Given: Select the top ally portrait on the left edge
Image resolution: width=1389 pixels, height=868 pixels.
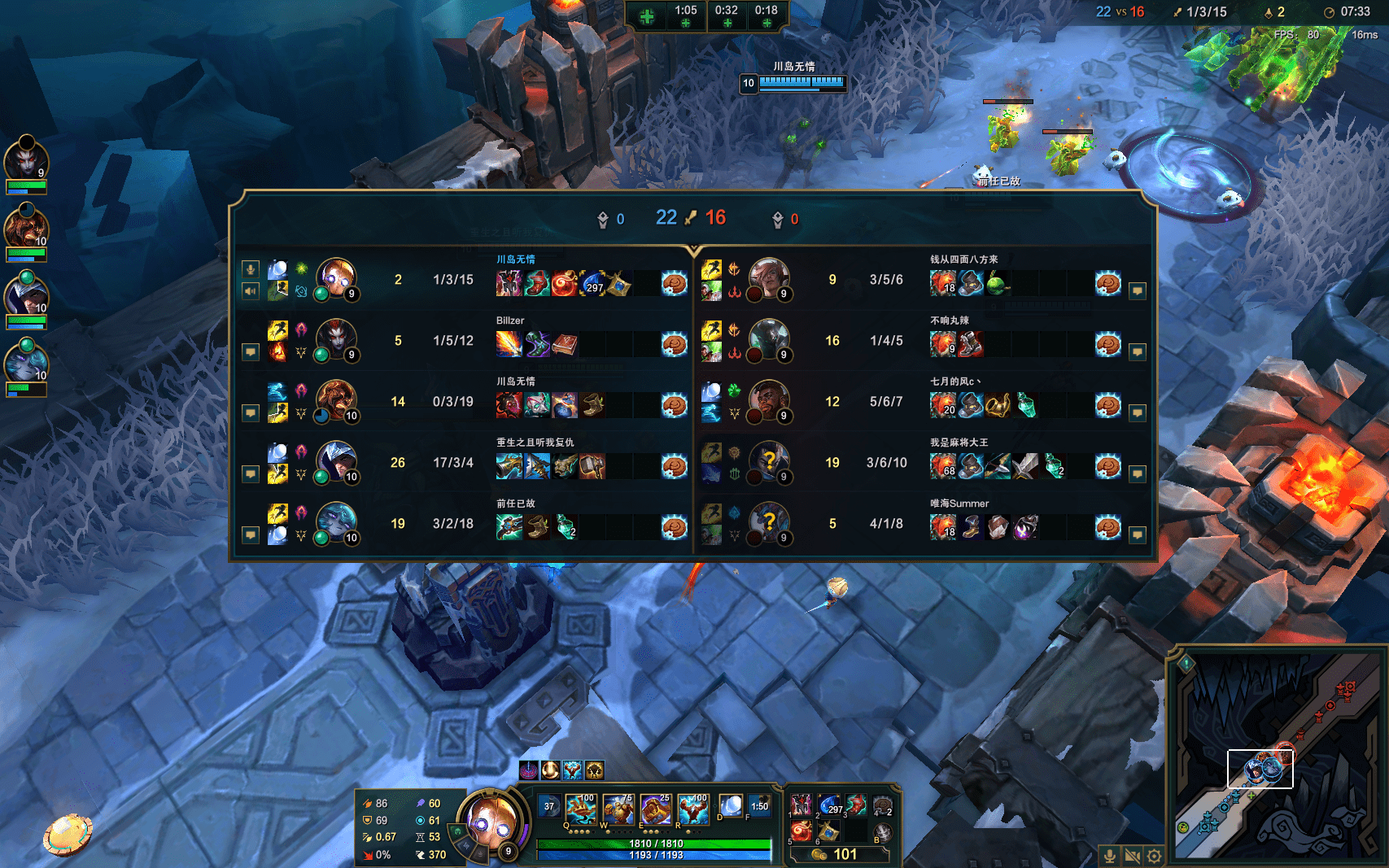Looking at the screenshot, I should [26, 159].
